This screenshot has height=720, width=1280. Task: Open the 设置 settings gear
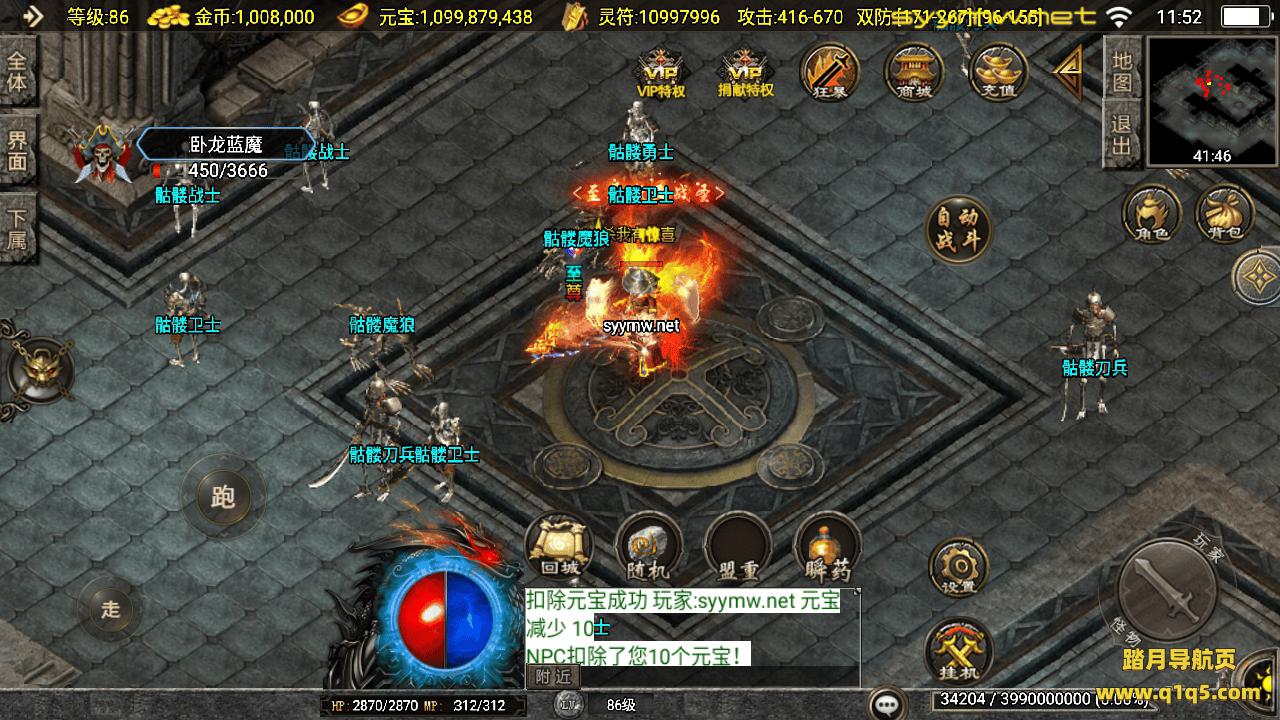pyautogui.click(x=959, y=567)
